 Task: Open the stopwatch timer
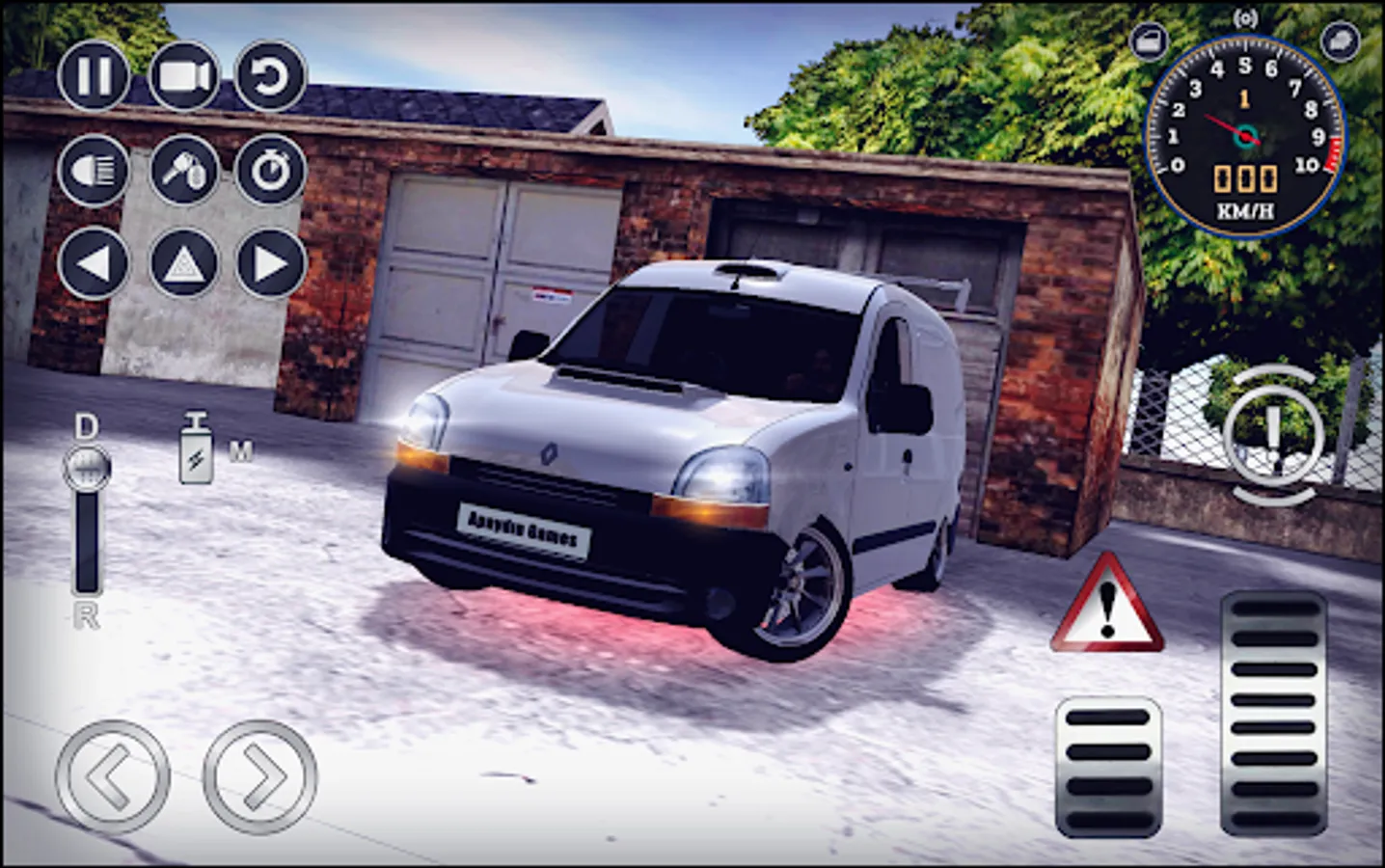[272, 172]
